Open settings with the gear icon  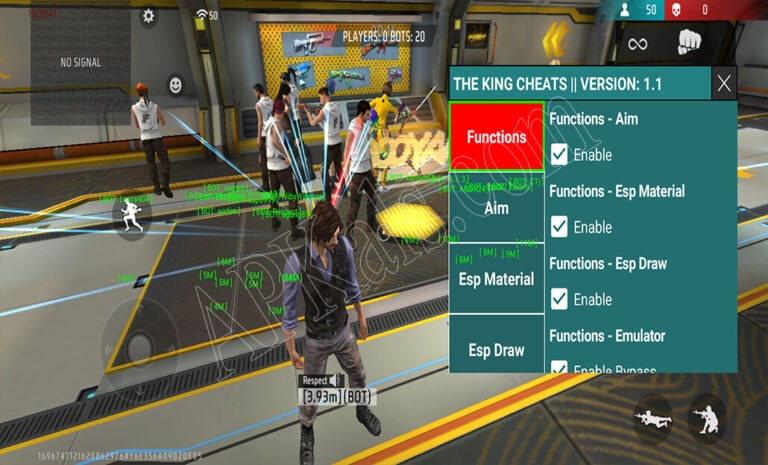[x=149, y=15]
